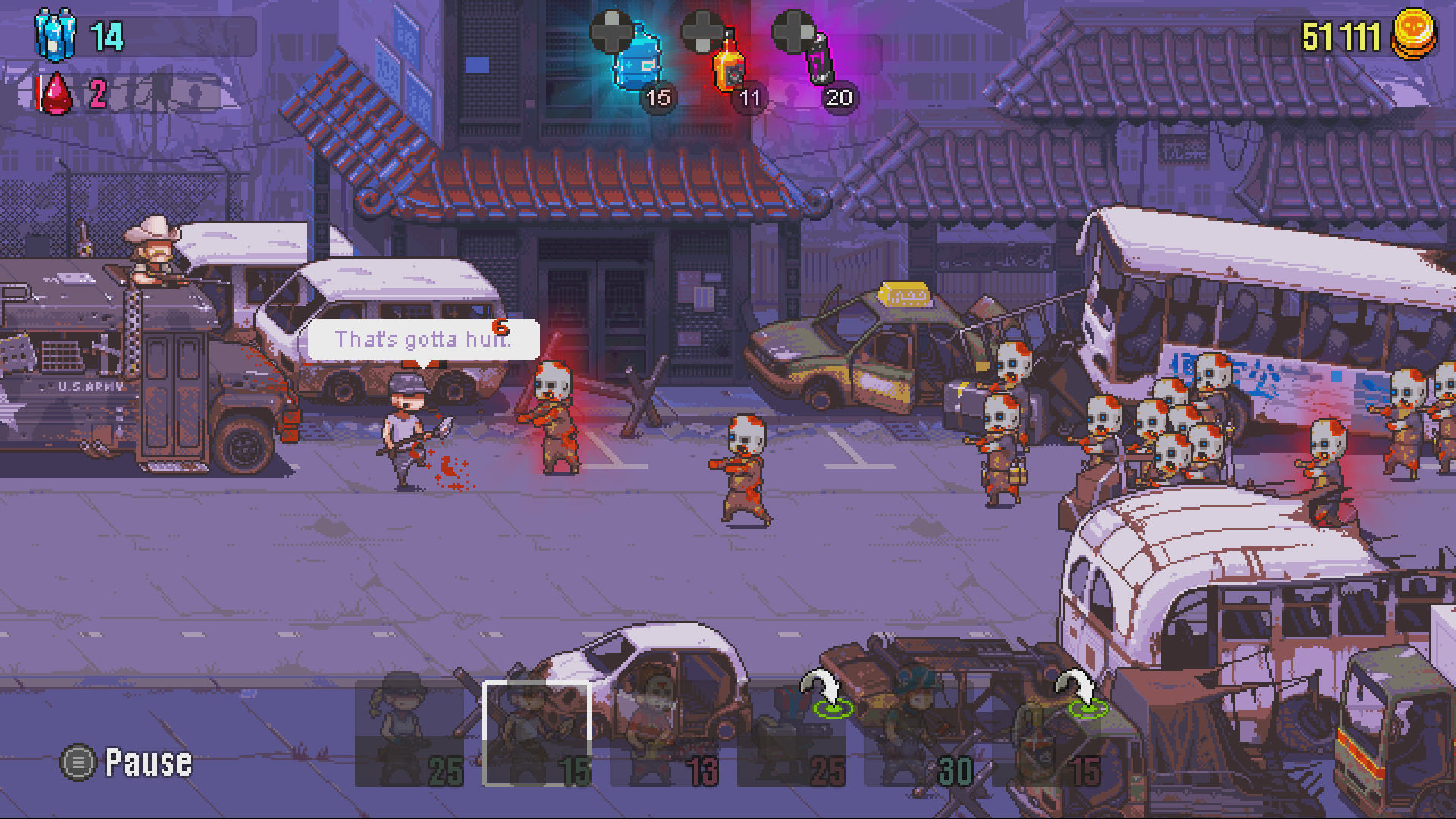The width and height of the screenshot is (1456, 819).
Task: Click the 'That's gotta hurt' speech bubble
Action: coord(425,340)
